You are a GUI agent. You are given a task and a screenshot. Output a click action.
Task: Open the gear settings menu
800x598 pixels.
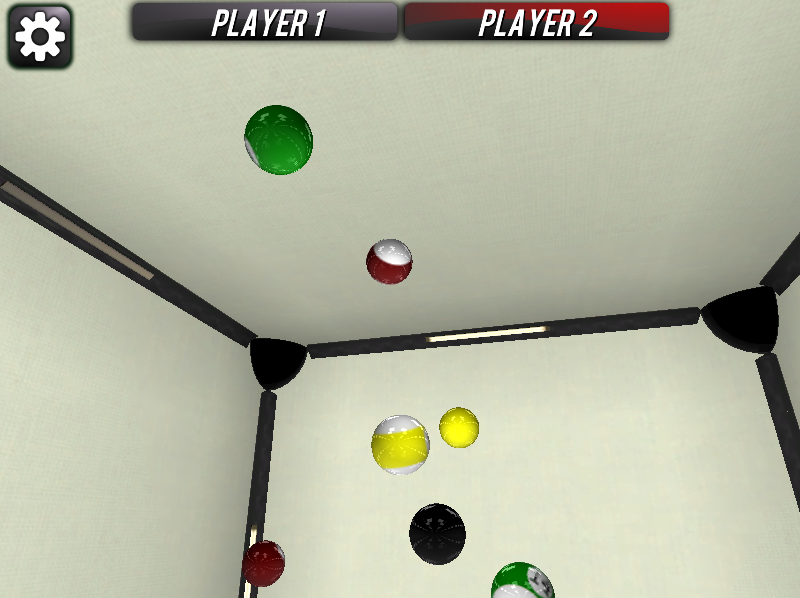point(40,37)
